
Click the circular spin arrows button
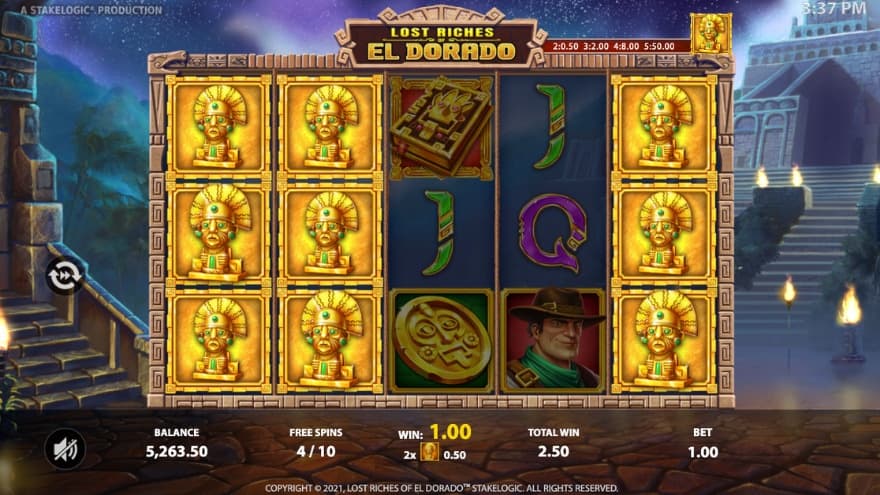[65, 275]
